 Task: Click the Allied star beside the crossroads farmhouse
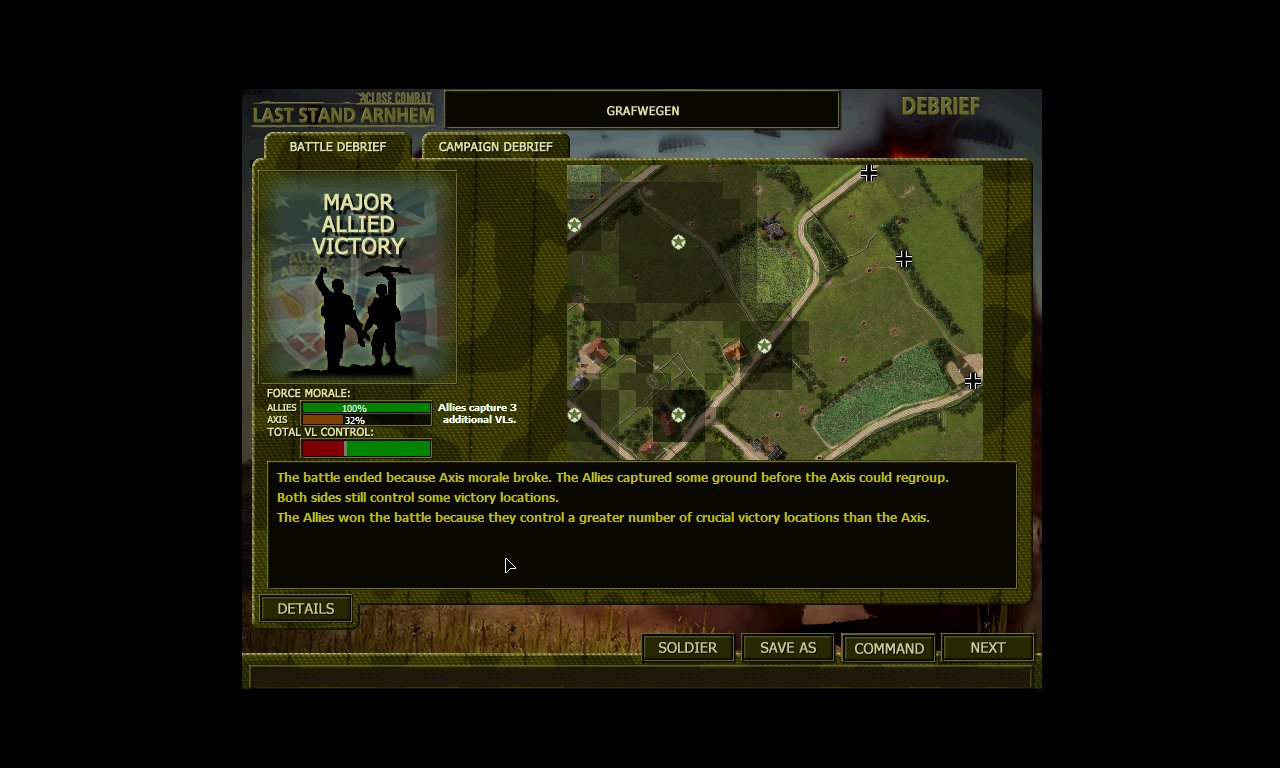click(x=764, y=346)
